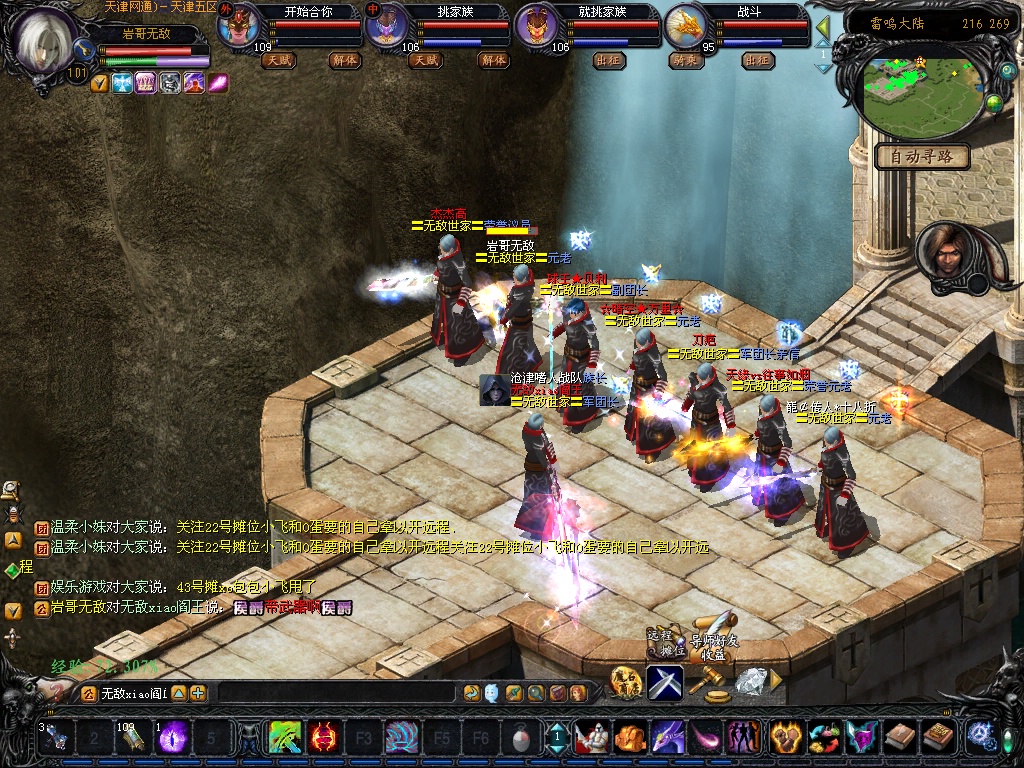
Task: Open the 魔石商店 gold coin shop
Action: [625, 683]
